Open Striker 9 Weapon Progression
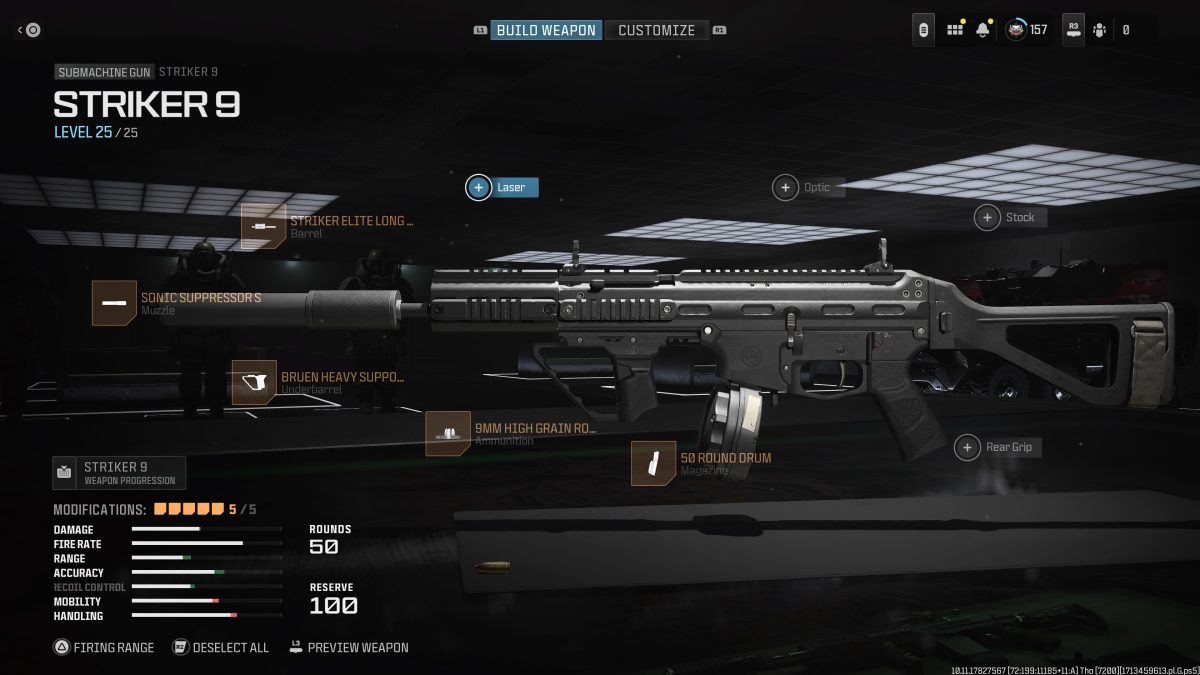Screen dimensions: 1200x675 [x=119, y=473]
